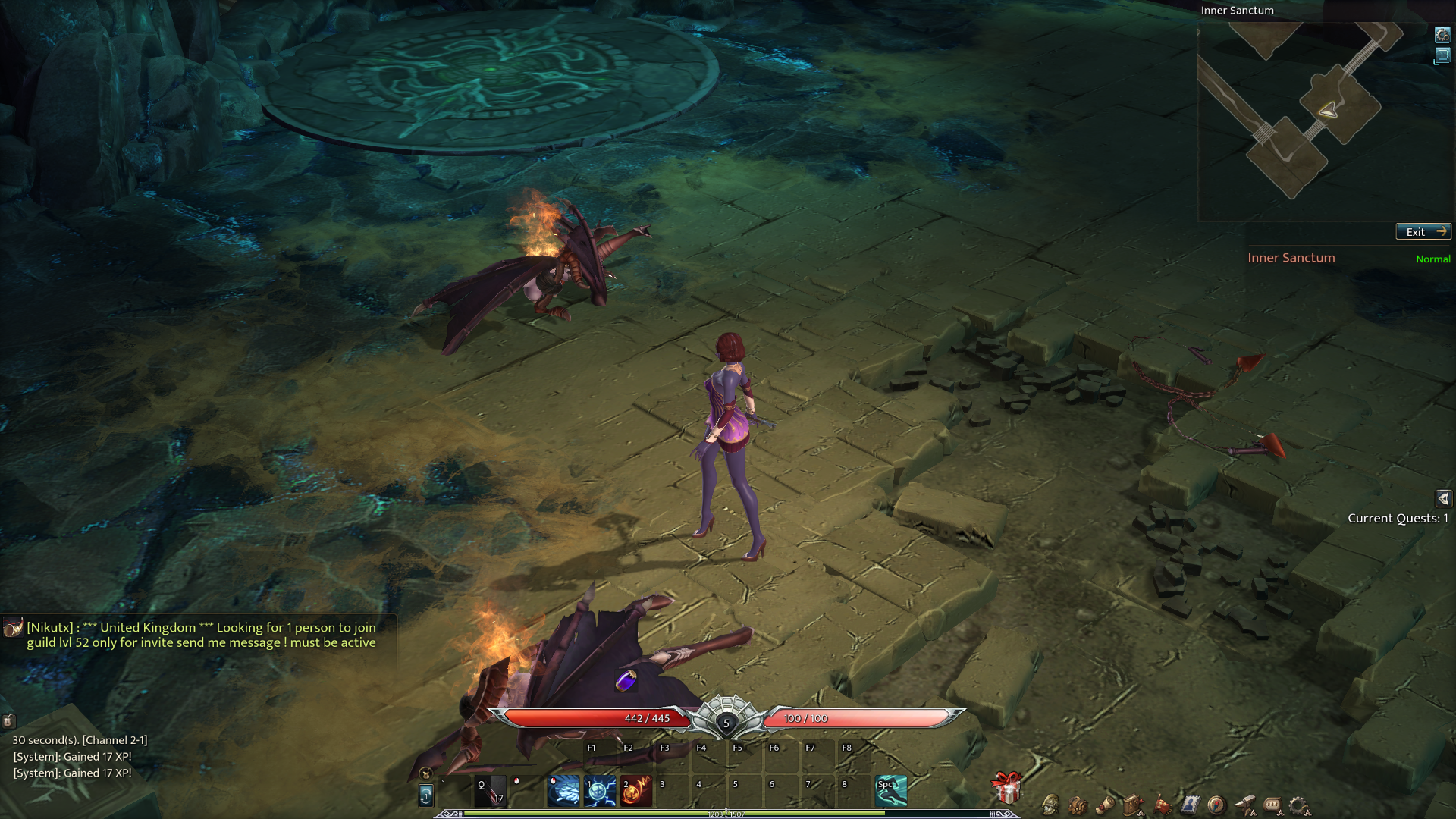This screenshot has width=1456, height=819.
Task: Open game settings cog in menu bar
Action: pos(1299,805)
